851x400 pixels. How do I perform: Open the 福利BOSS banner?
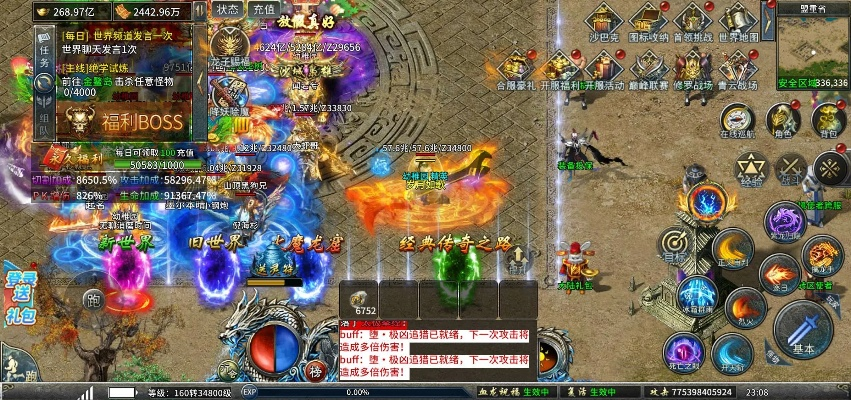point(124,121)
